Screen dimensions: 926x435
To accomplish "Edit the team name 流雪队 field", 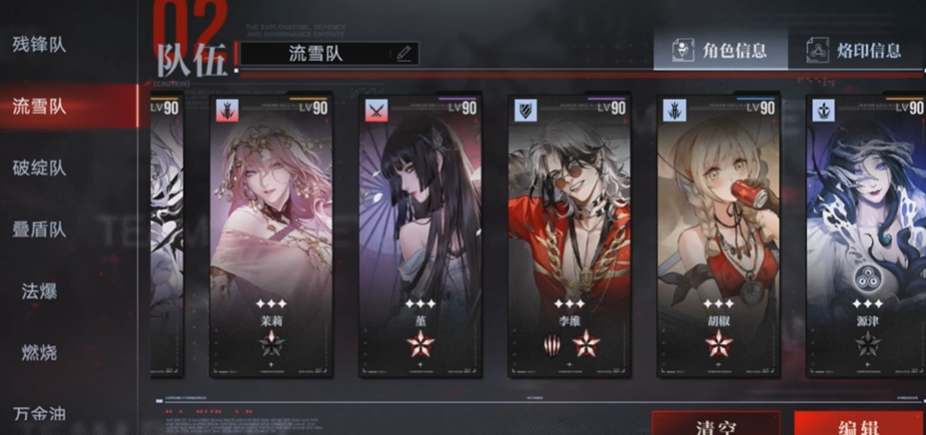I will pos(316,54).
